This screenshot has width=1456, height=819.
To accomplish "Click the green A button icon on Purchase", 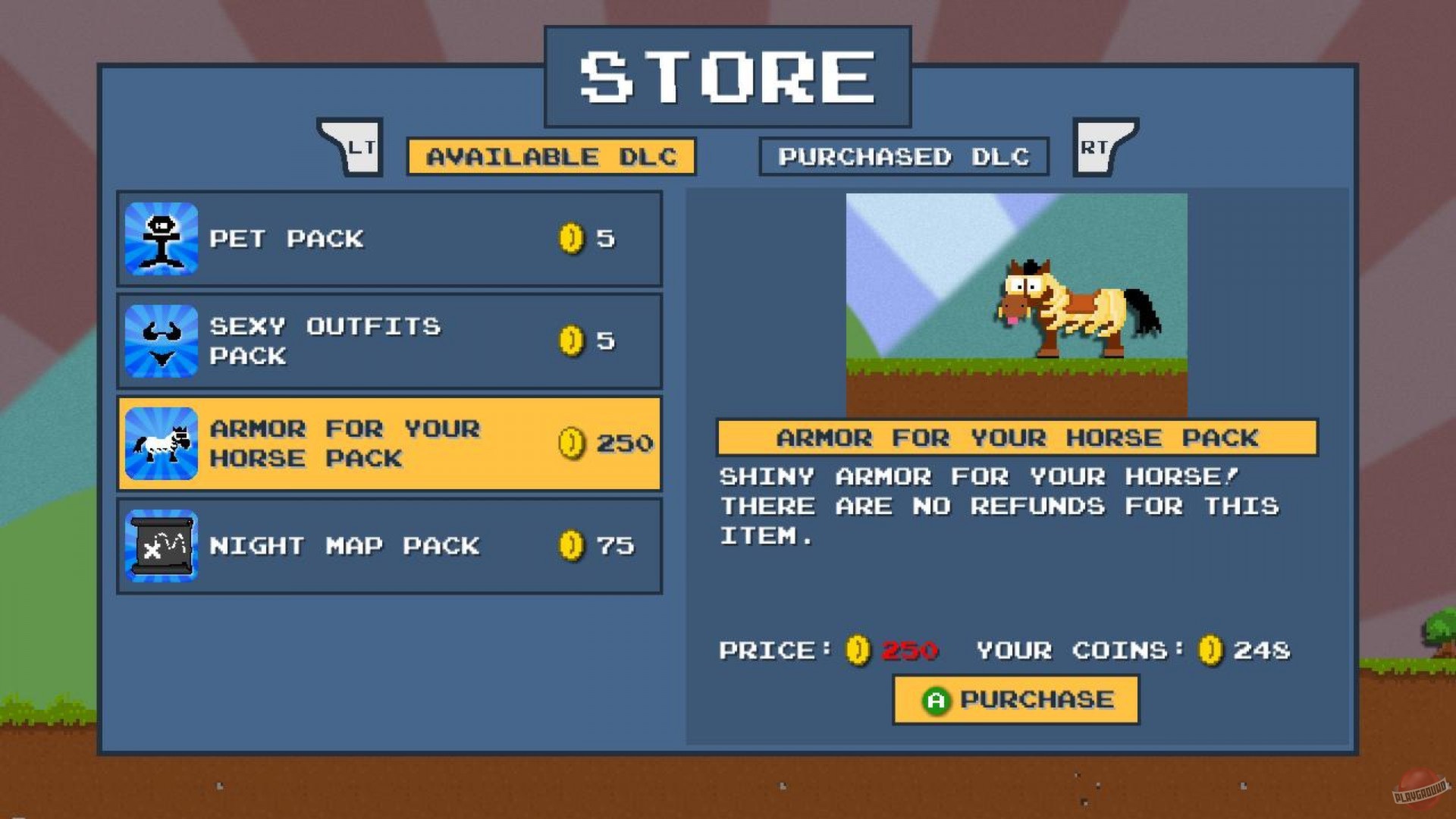I will 938,699.
